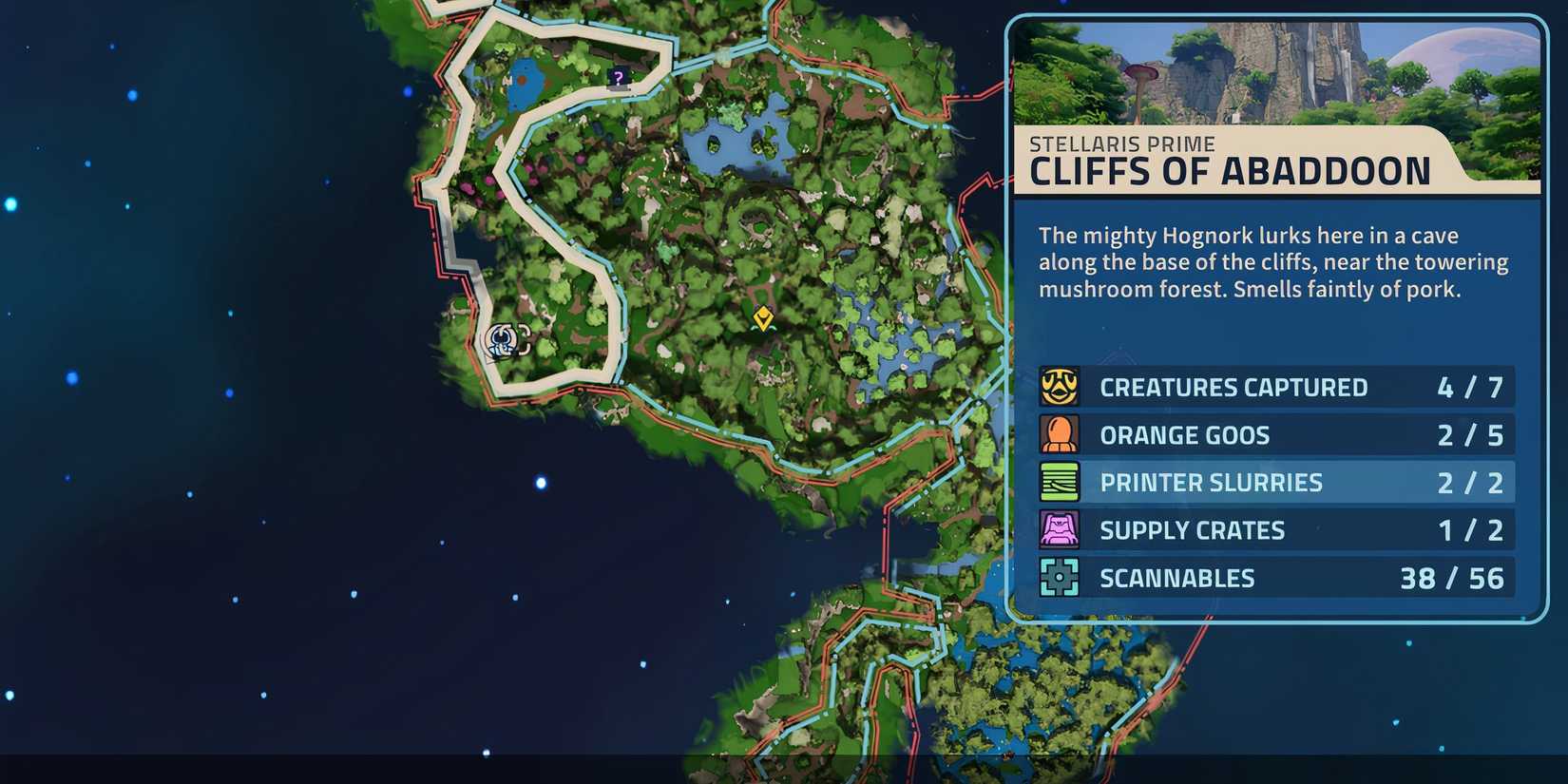Select the Creatures Captured row

click(1275, 388)
